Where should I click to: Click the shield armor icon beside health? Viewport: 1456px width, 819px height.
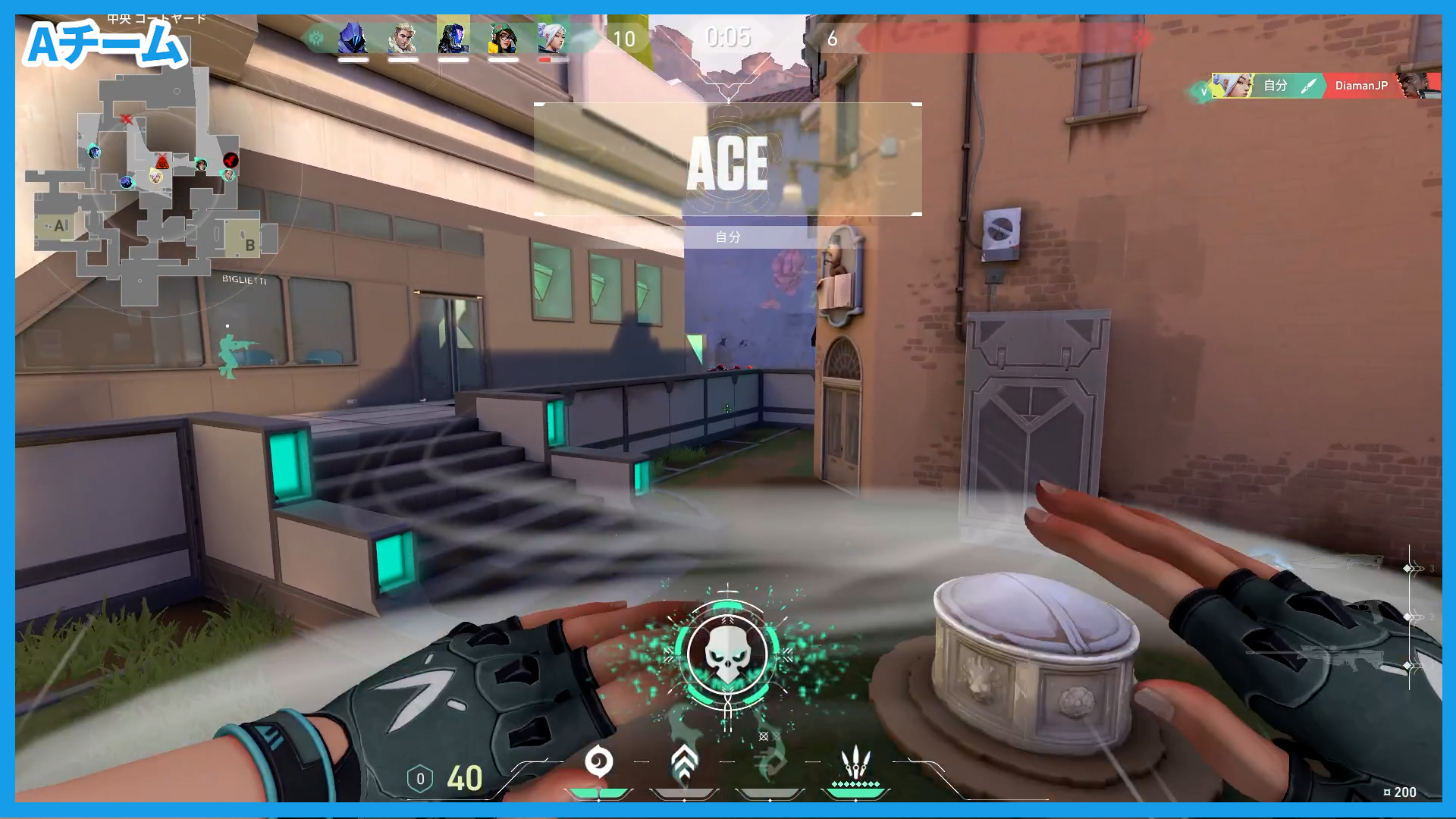(420, 779)
